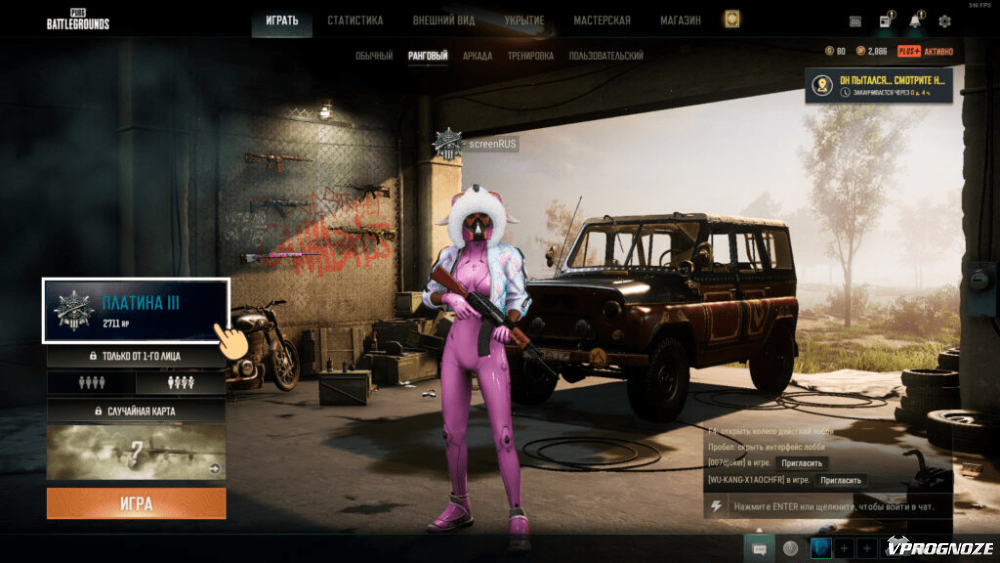Open the gold pass icon next to Магазин
Viewport: 1000px width, 563px height.
pos(732,20)
